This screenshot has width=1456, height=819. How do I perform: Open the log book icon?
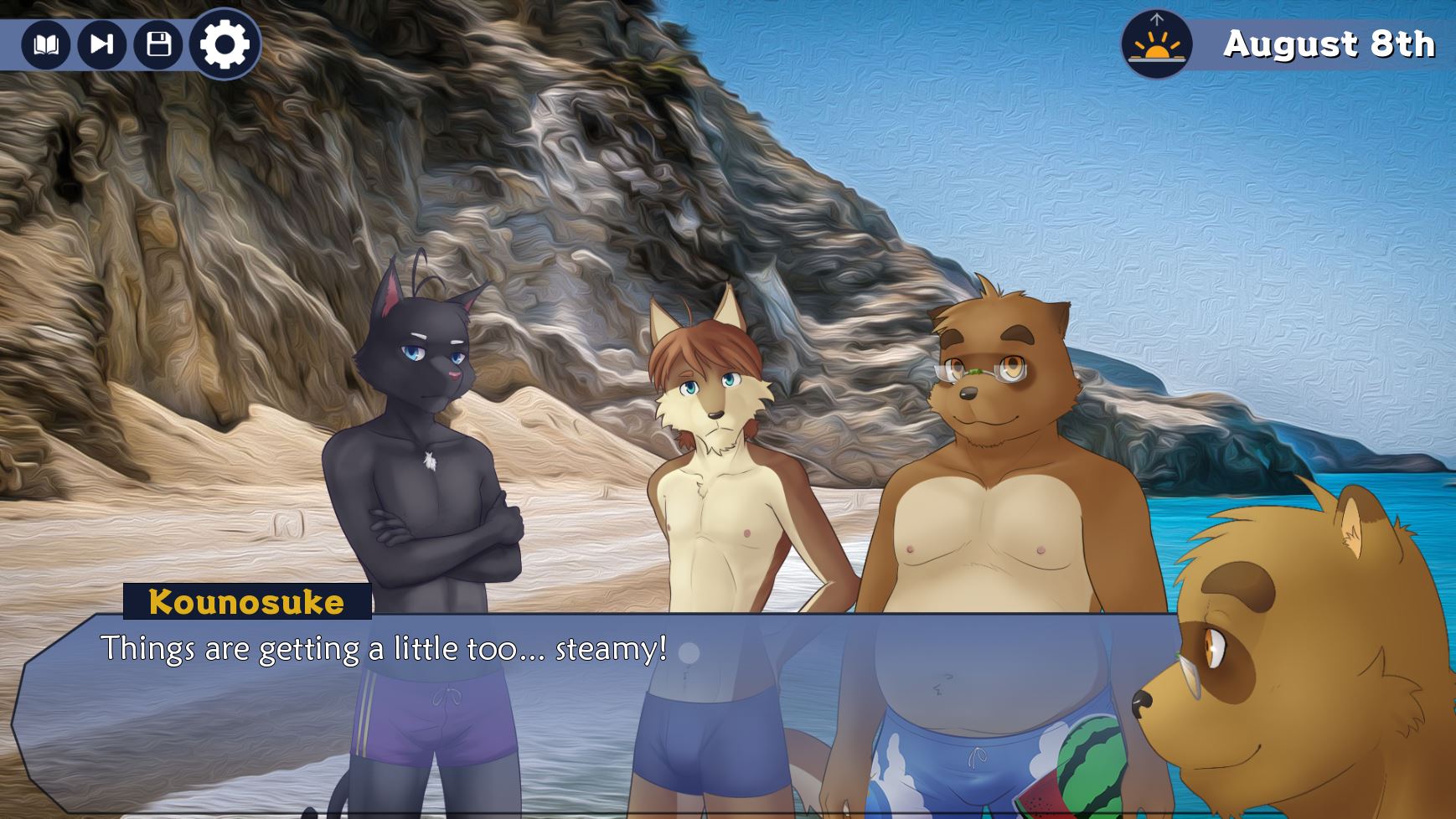coord(45,44)
